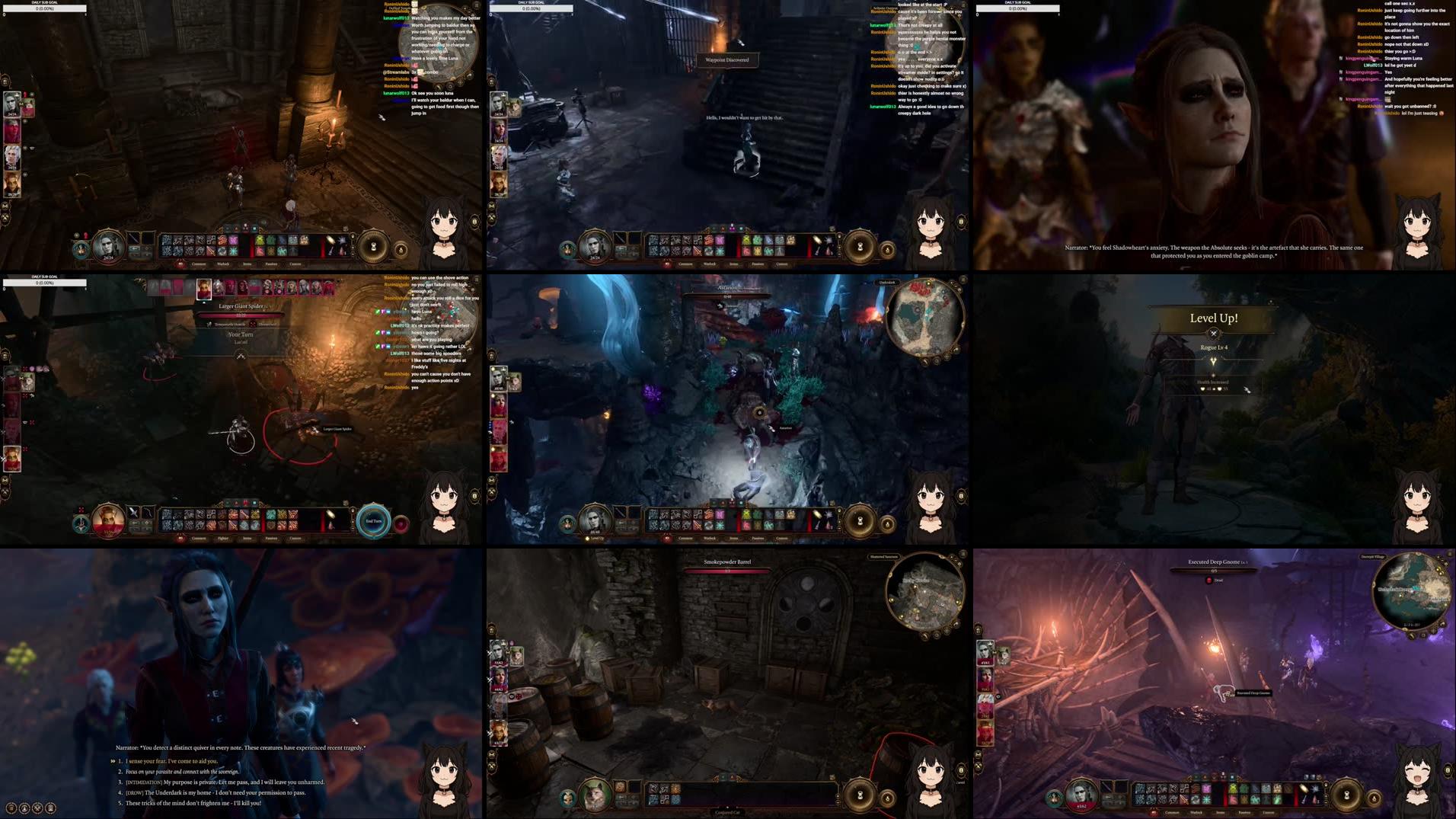Viewport: 1456px width, 819px height.
Task: Click the Daily Sub Goal progress bar
Action: pos(46,8)
